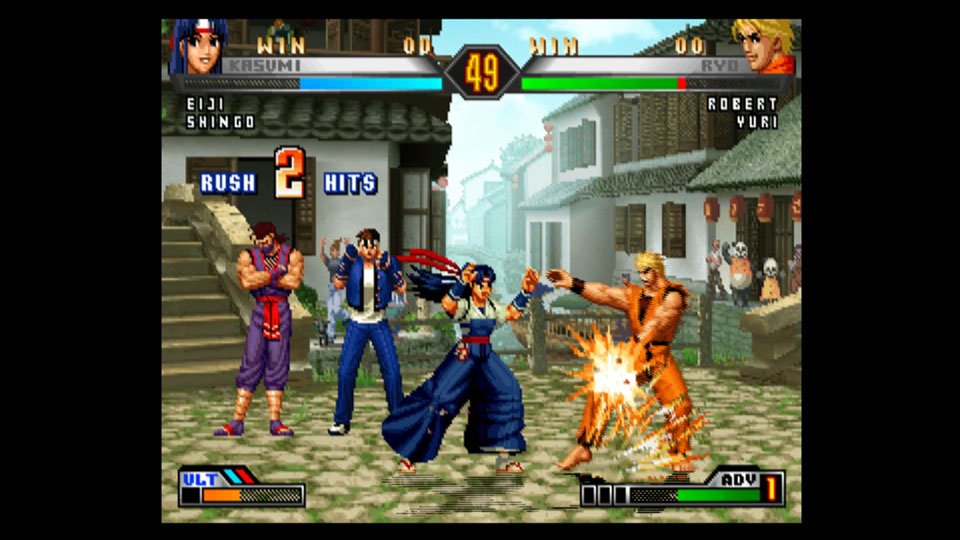Click Ryo's character portrait
The width and height of the screenshot is (960, 540).
(765, 46)
